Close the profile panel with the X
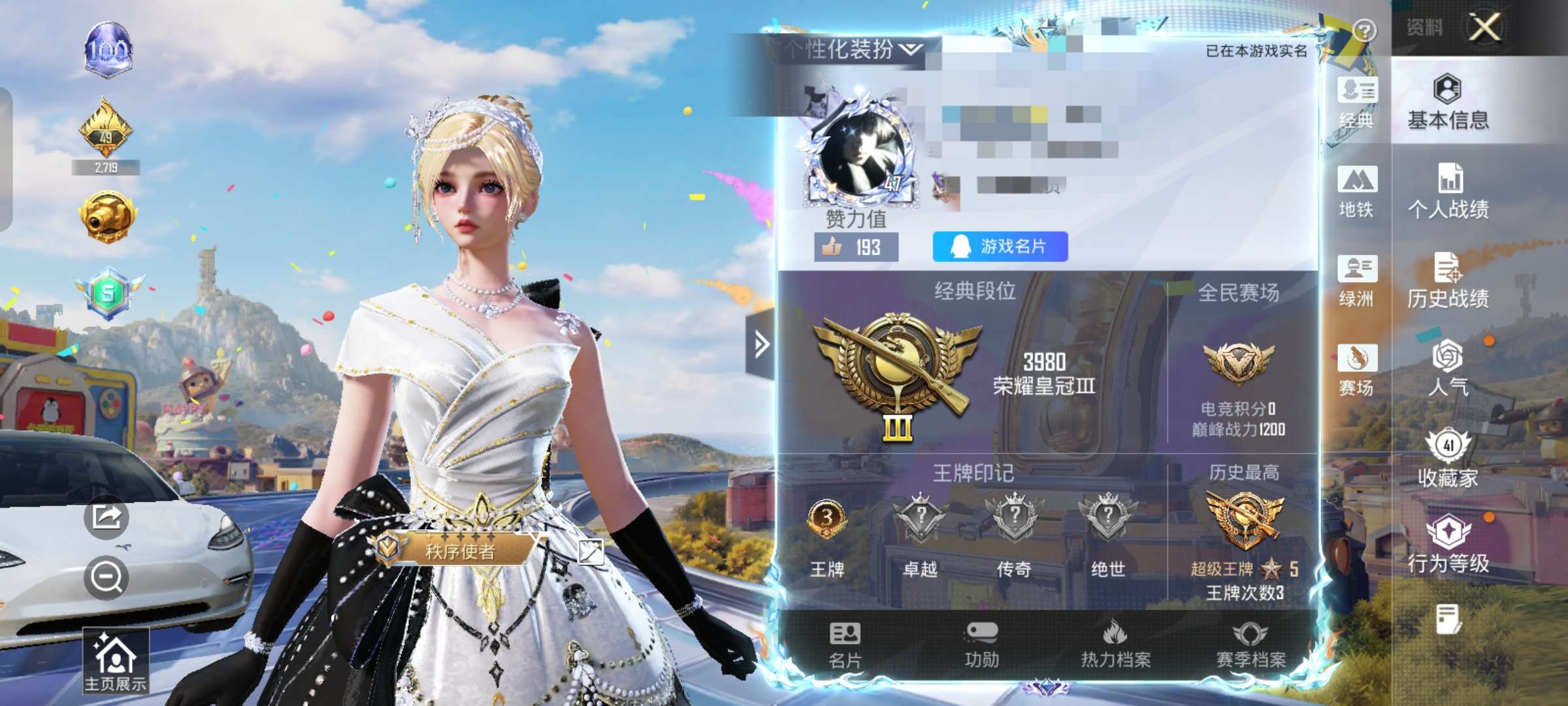1568x706 pixels. click(x=1484, y=27)
